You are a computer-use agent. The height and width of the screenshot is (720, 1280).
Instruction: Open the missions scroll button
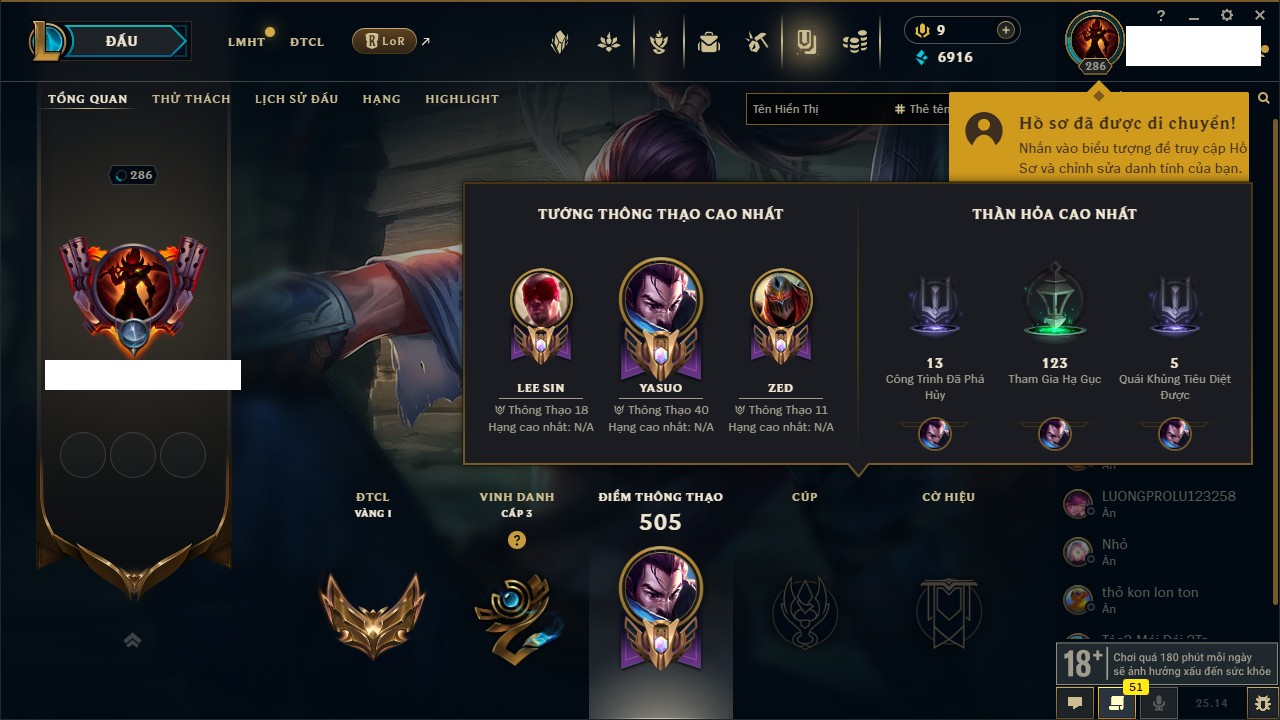(1116, 703)
